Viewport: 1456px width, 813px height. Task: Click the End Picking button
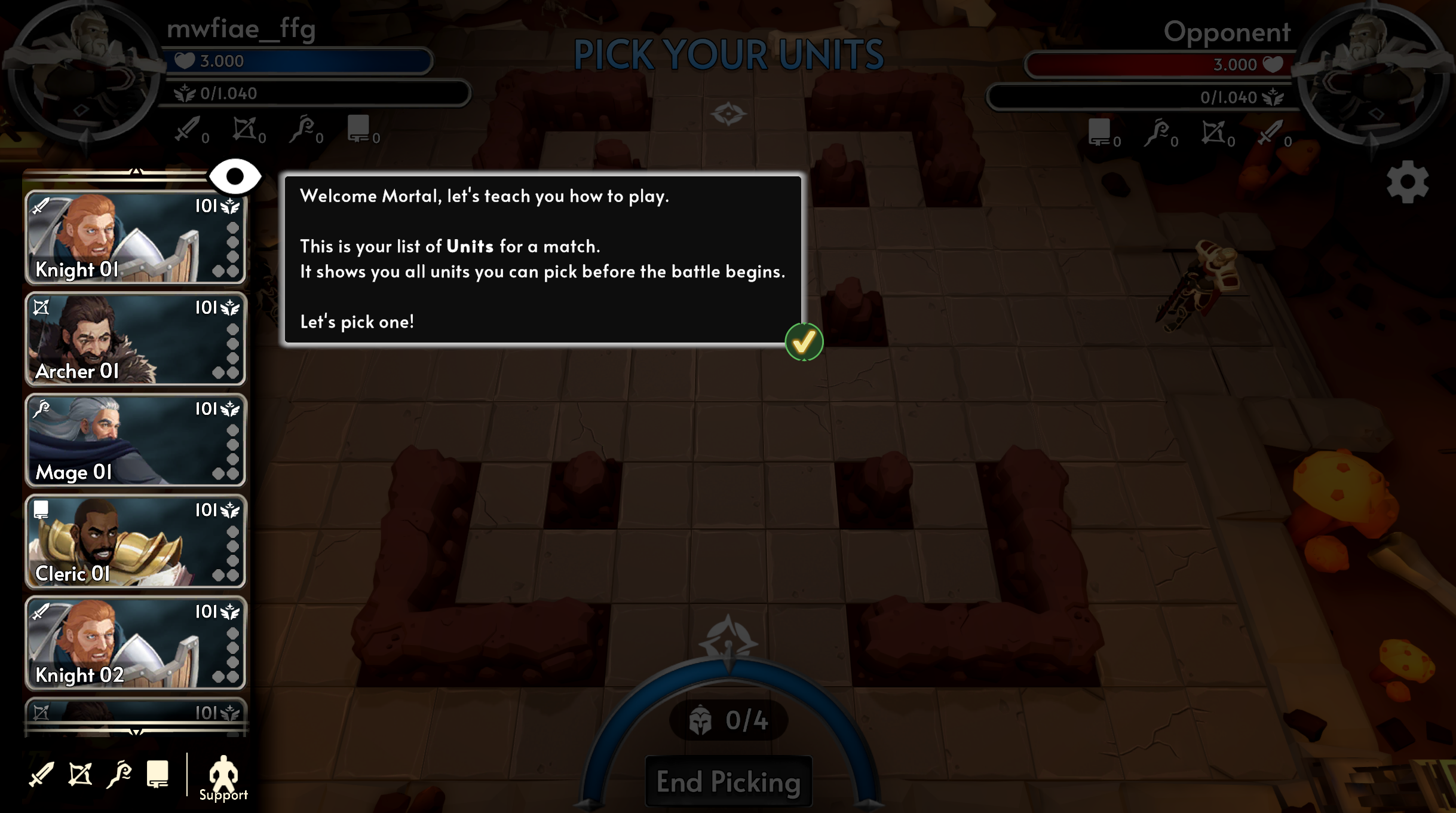tap(728, 782)
